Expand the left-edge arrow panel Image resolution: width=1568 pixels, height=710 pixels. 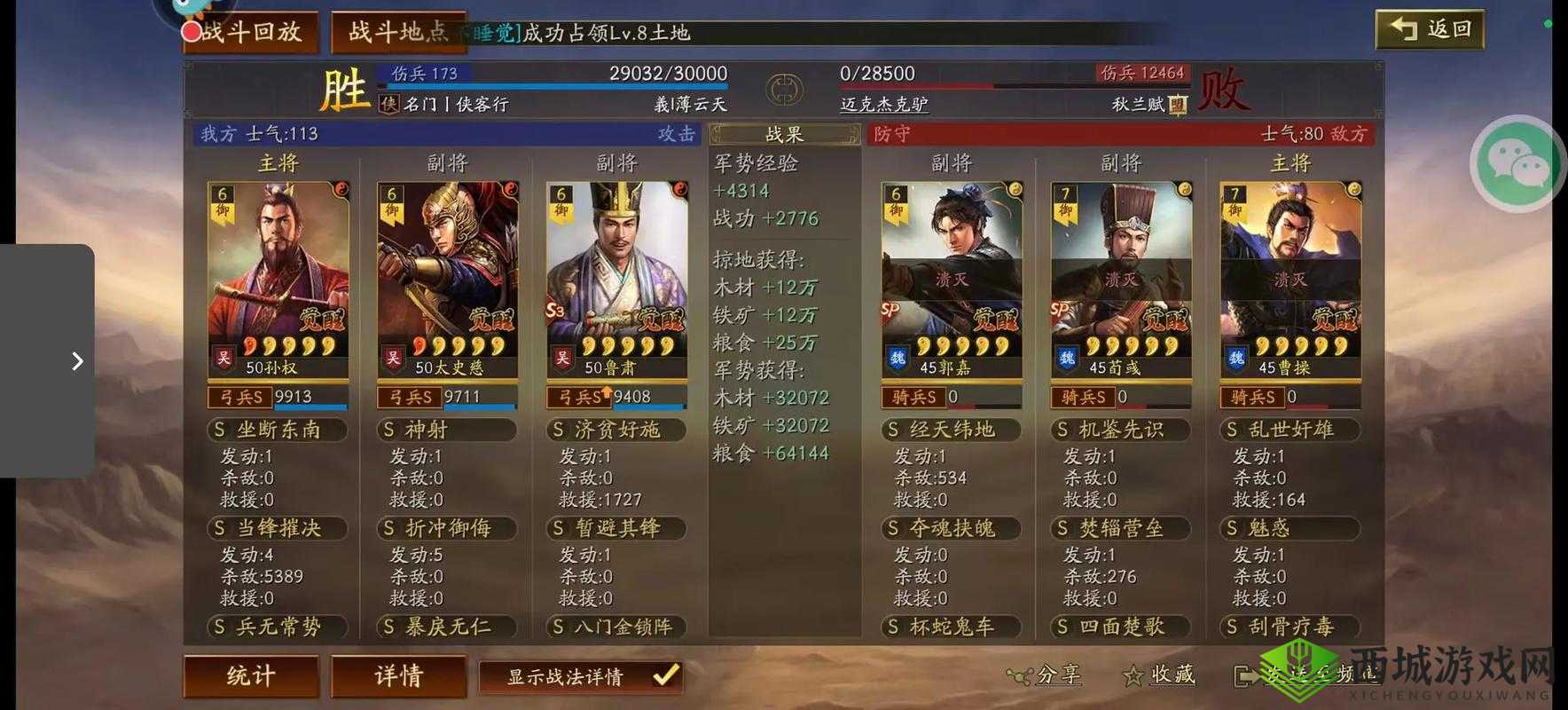click(75, 360)
